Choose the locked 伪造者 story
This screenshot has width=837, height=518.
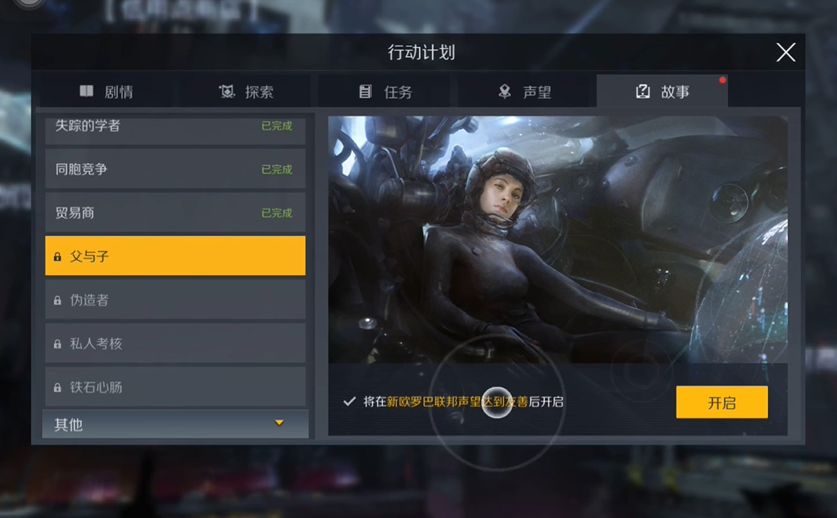pyautogui.click(x=175, y=300)
